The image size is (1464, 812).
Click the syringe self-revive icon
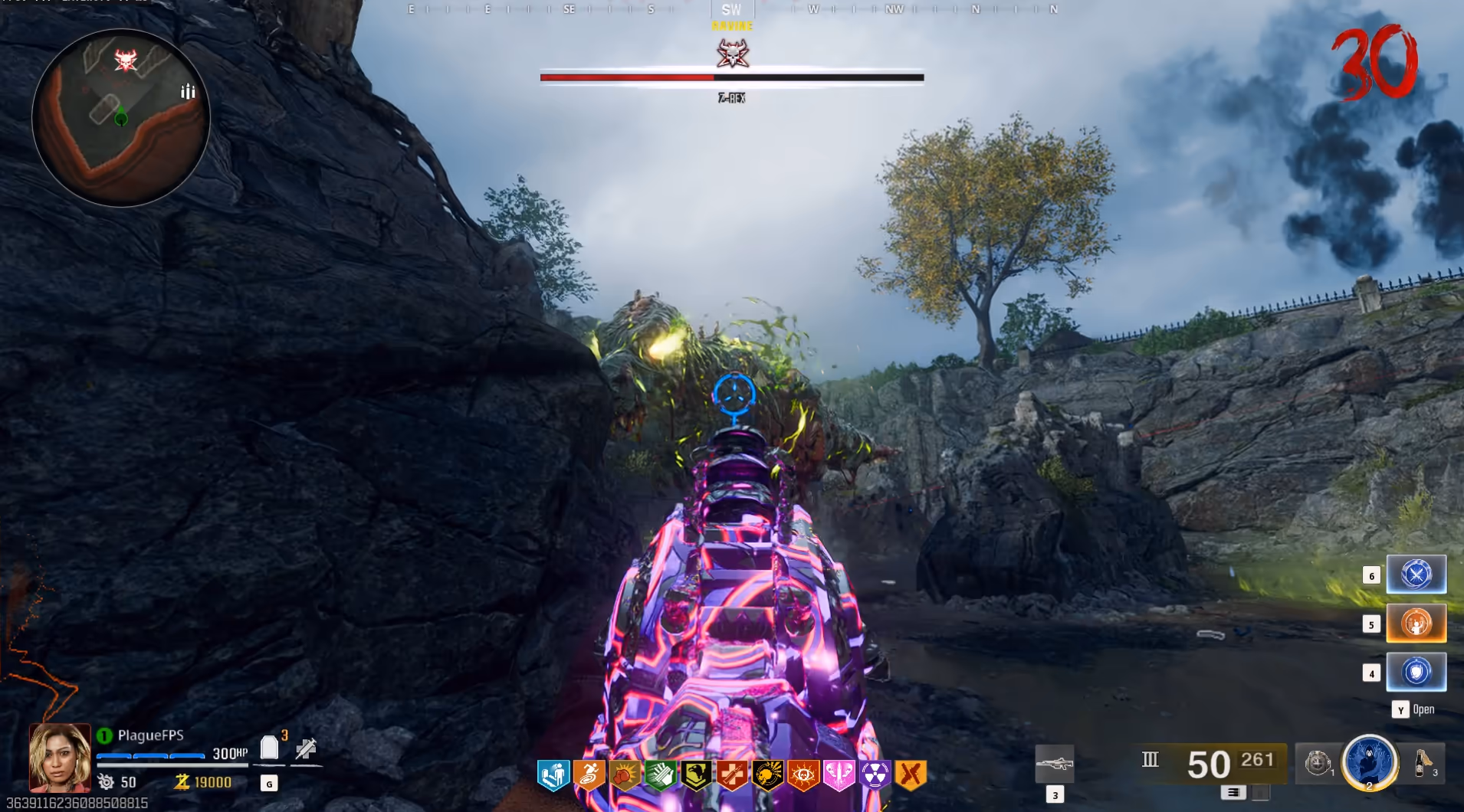tap(306, 748)
